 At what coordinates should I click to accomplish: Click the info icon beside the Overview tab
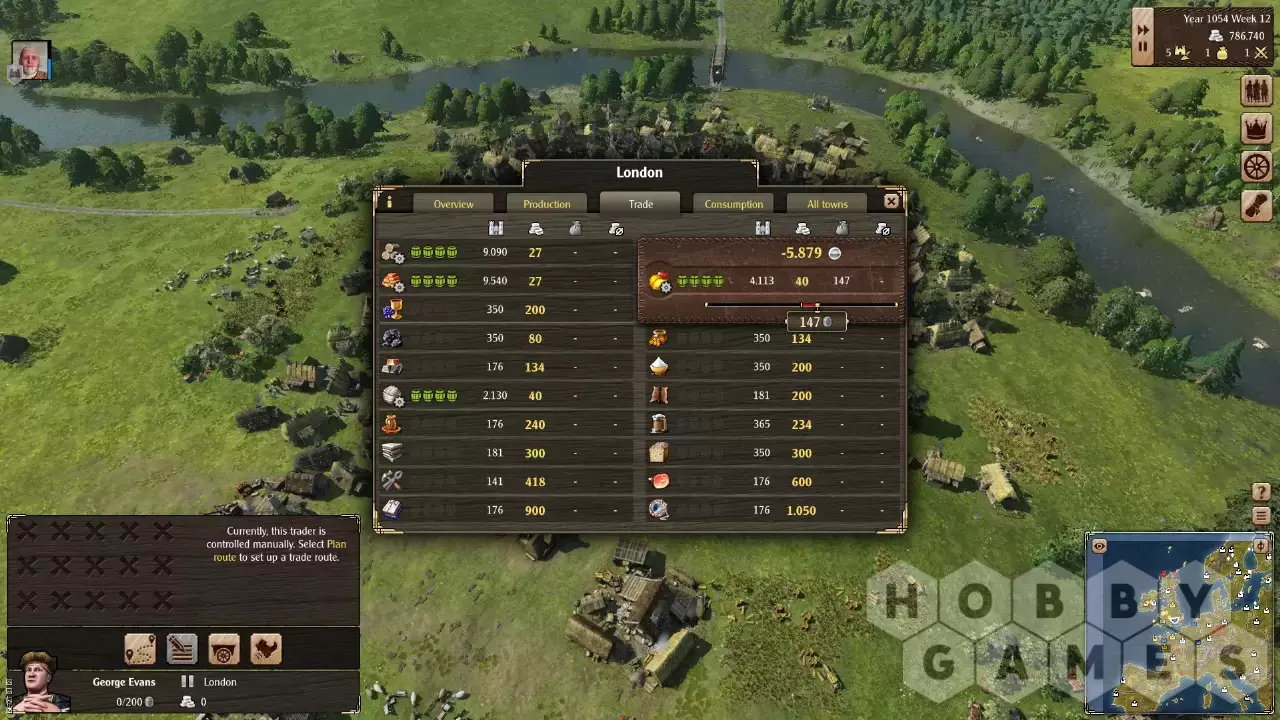point(389,202)
